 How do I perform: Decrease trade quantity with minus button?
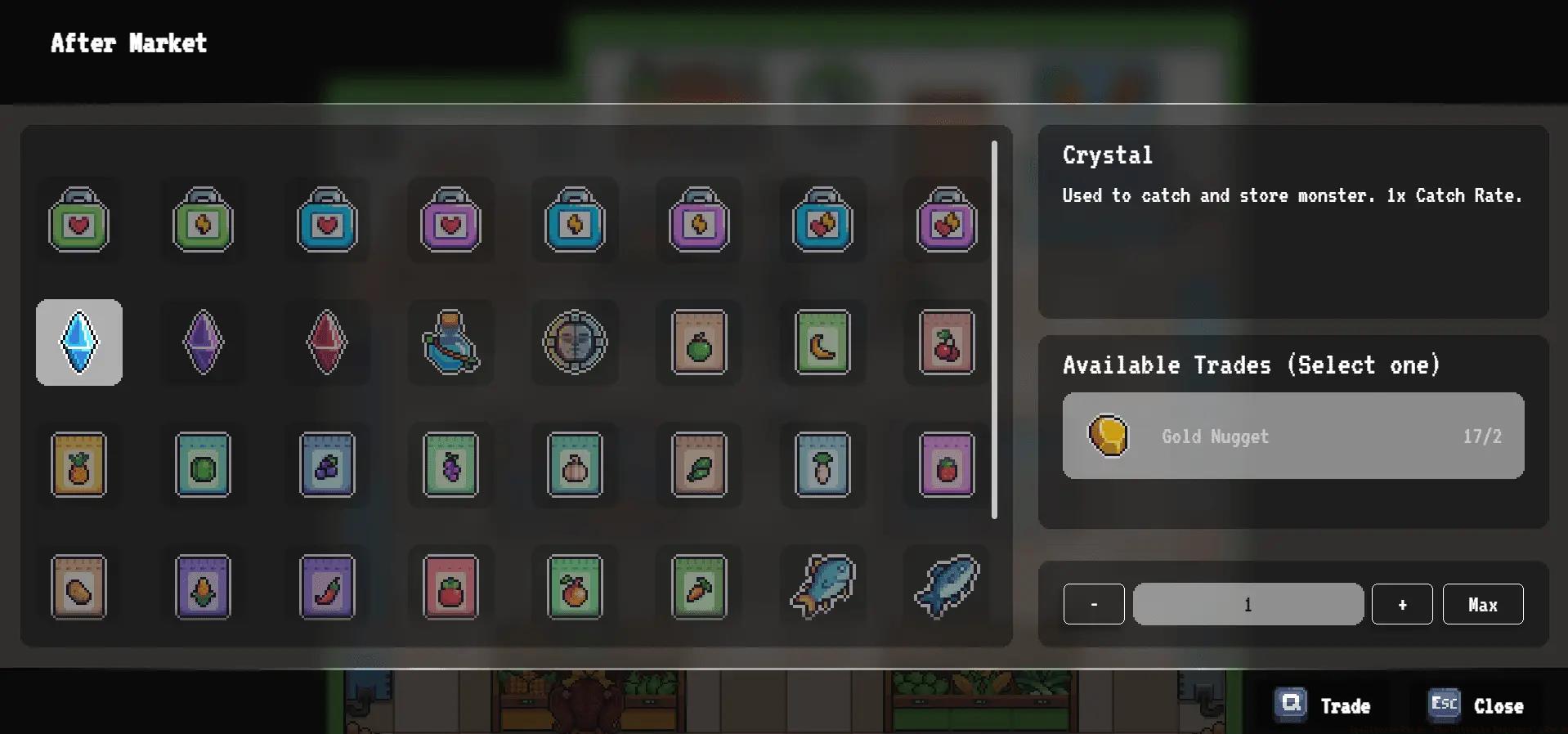pos(1094,604)
